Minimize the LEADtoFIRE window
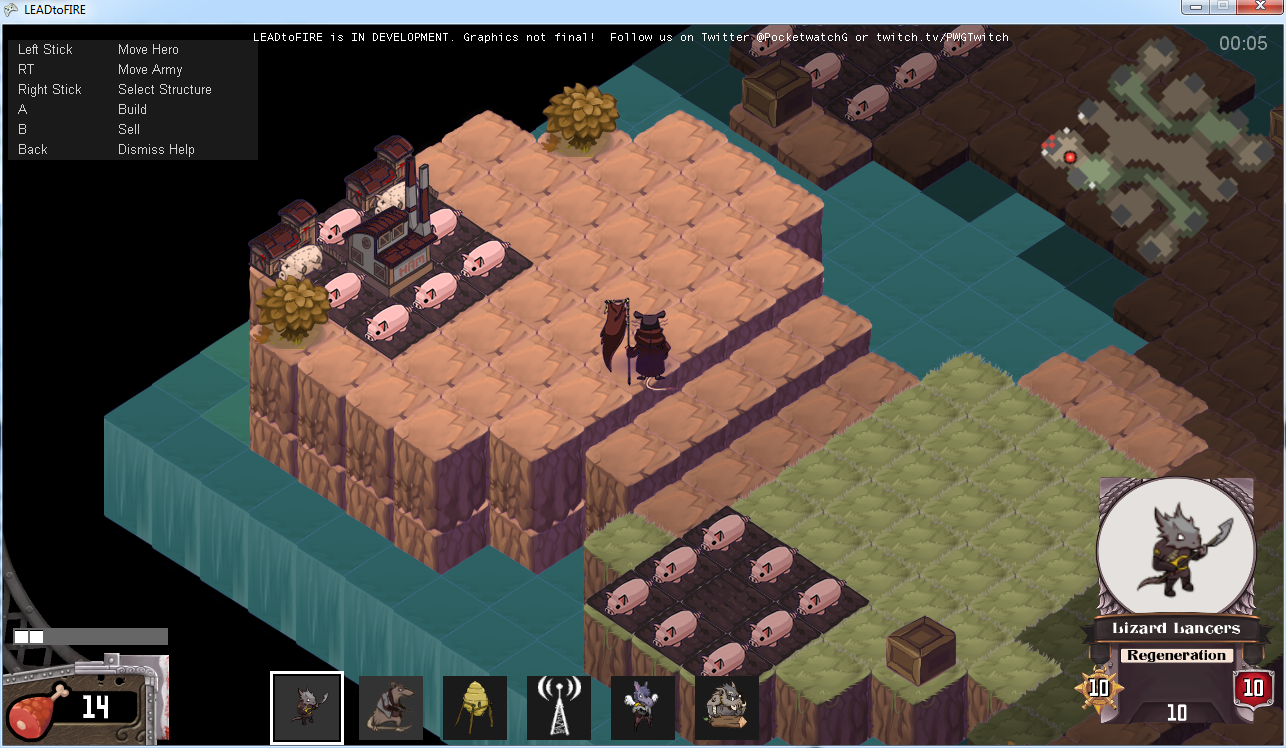 (1195, 7)
